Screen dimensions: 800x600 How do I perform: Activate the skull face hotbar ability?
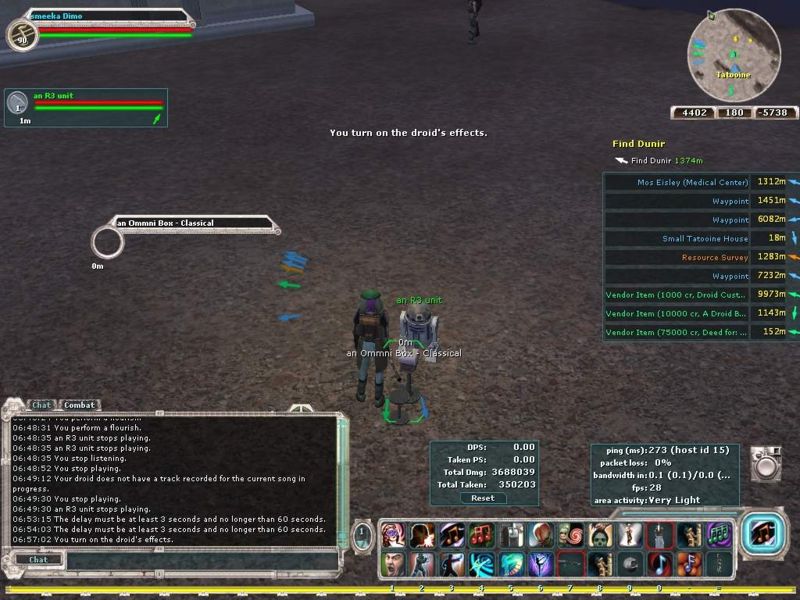click(x=601, y=535)
